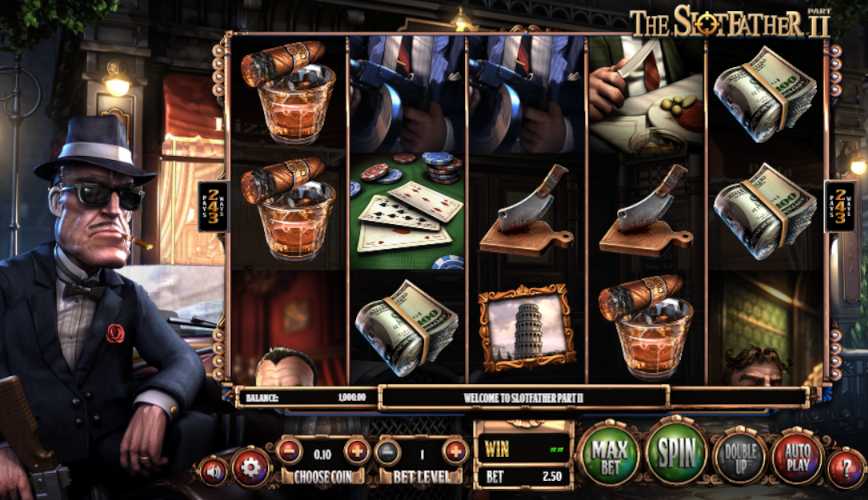868x500 pixels.
Task: Raise the bet level with the plus button
Action: click(455, 452)
